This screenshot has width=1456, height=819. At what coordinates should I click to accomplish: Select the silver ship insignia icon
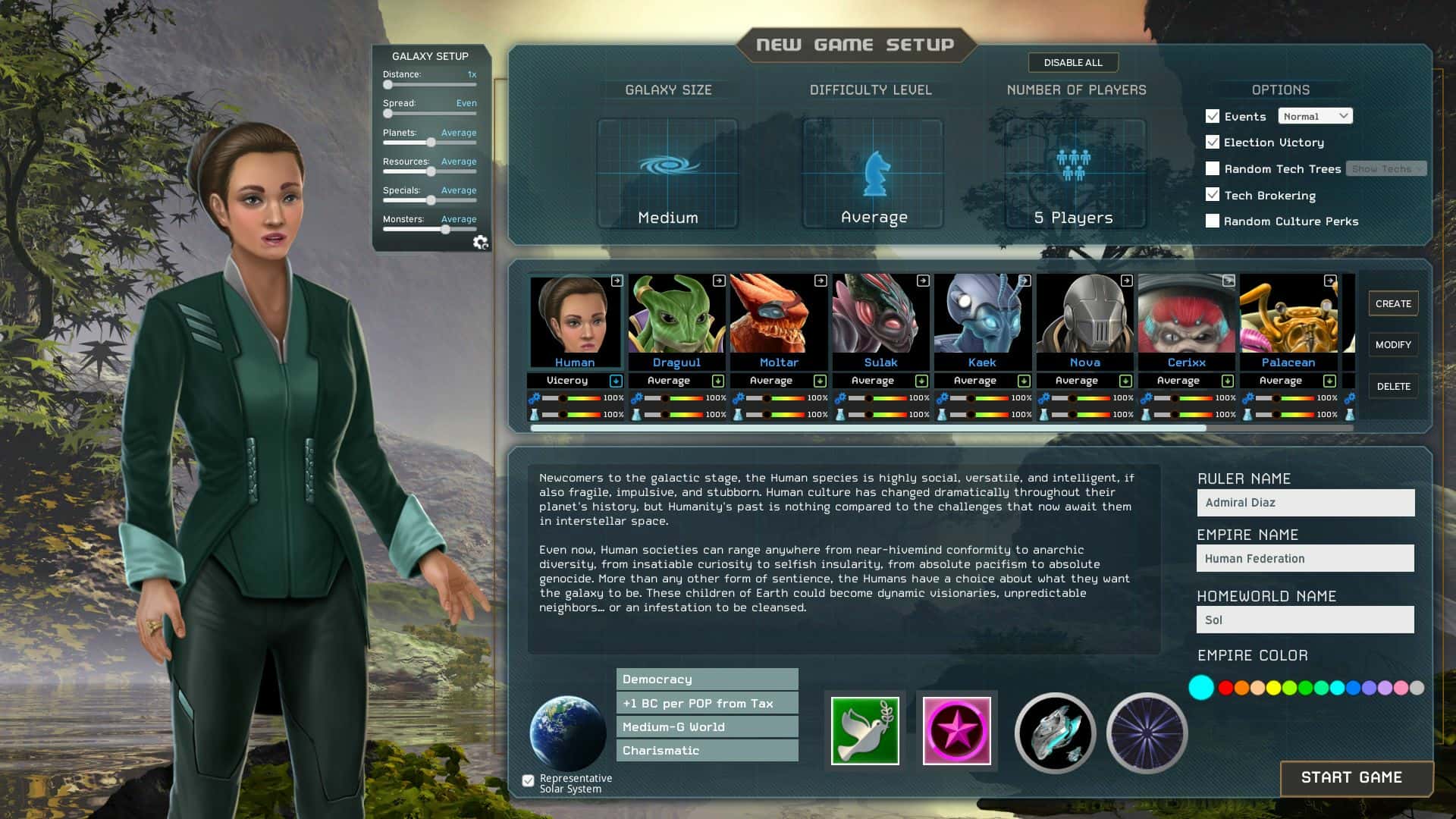click(1054, 733)
